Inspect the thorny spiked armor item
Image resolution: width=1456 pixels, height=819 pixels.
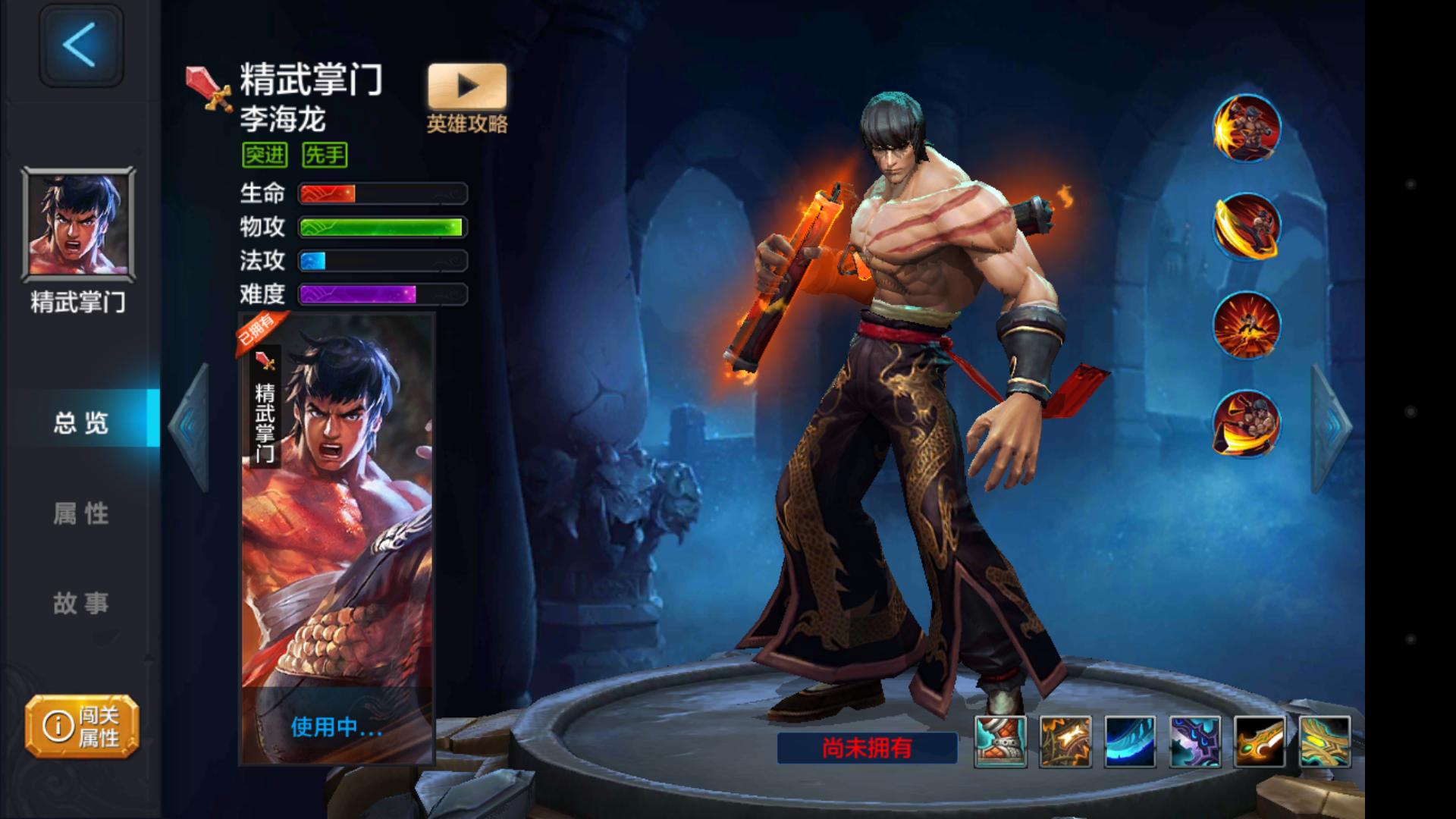1065,741
